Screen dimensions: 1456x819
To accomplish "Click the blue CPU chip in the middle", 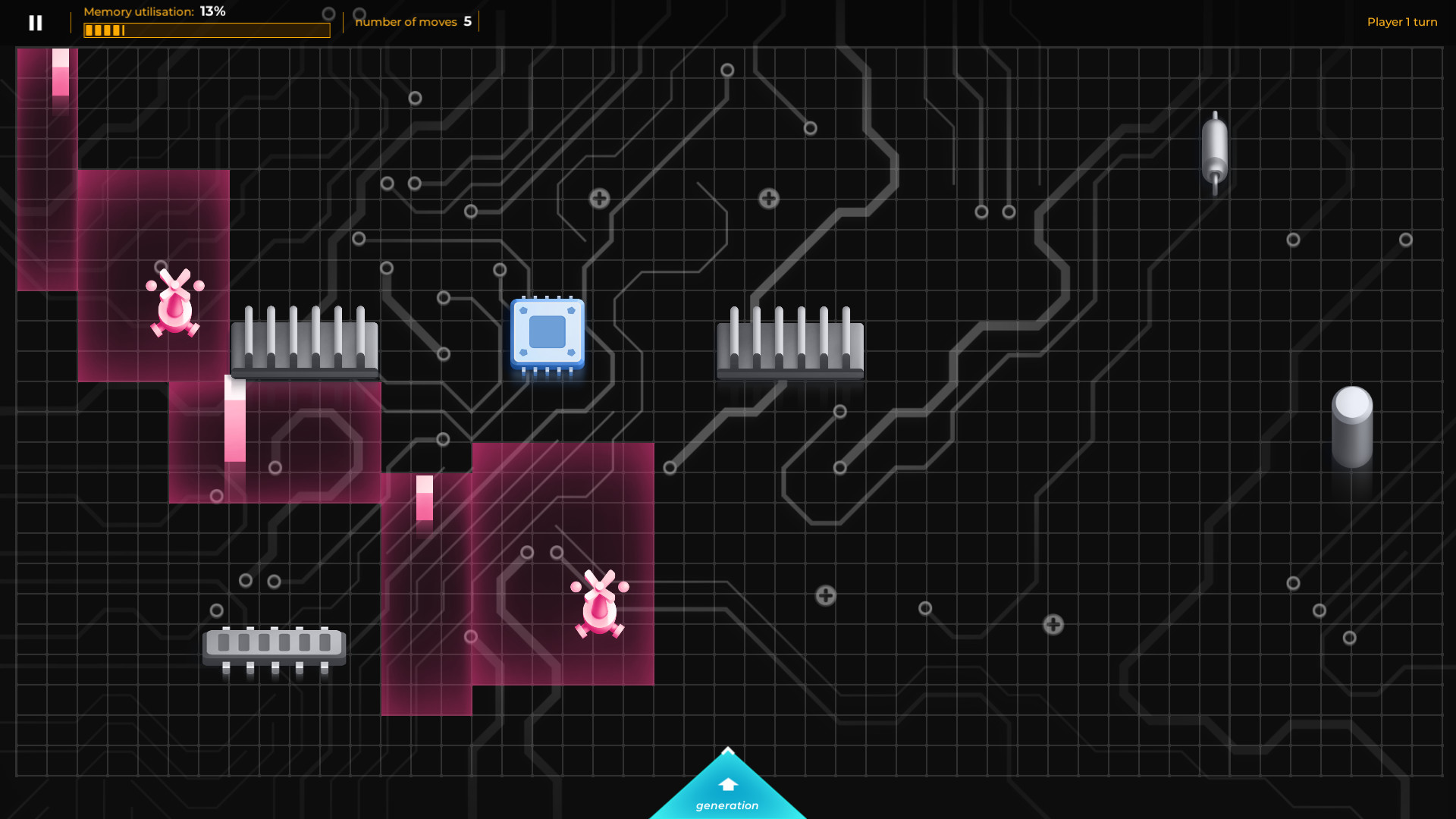I will (x=547, y=334).
